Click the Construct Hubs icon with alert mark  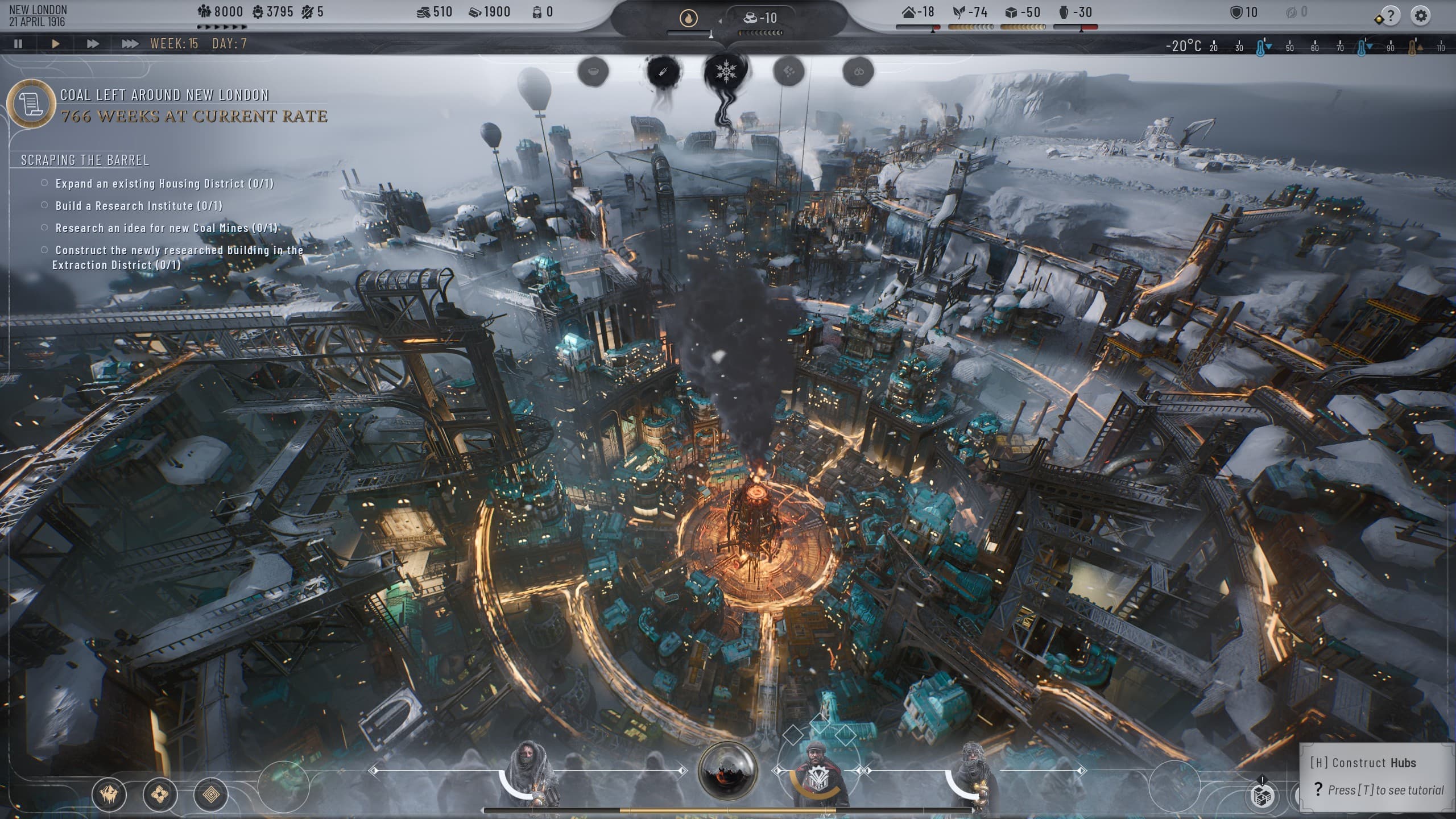(x=1263, y=796)
